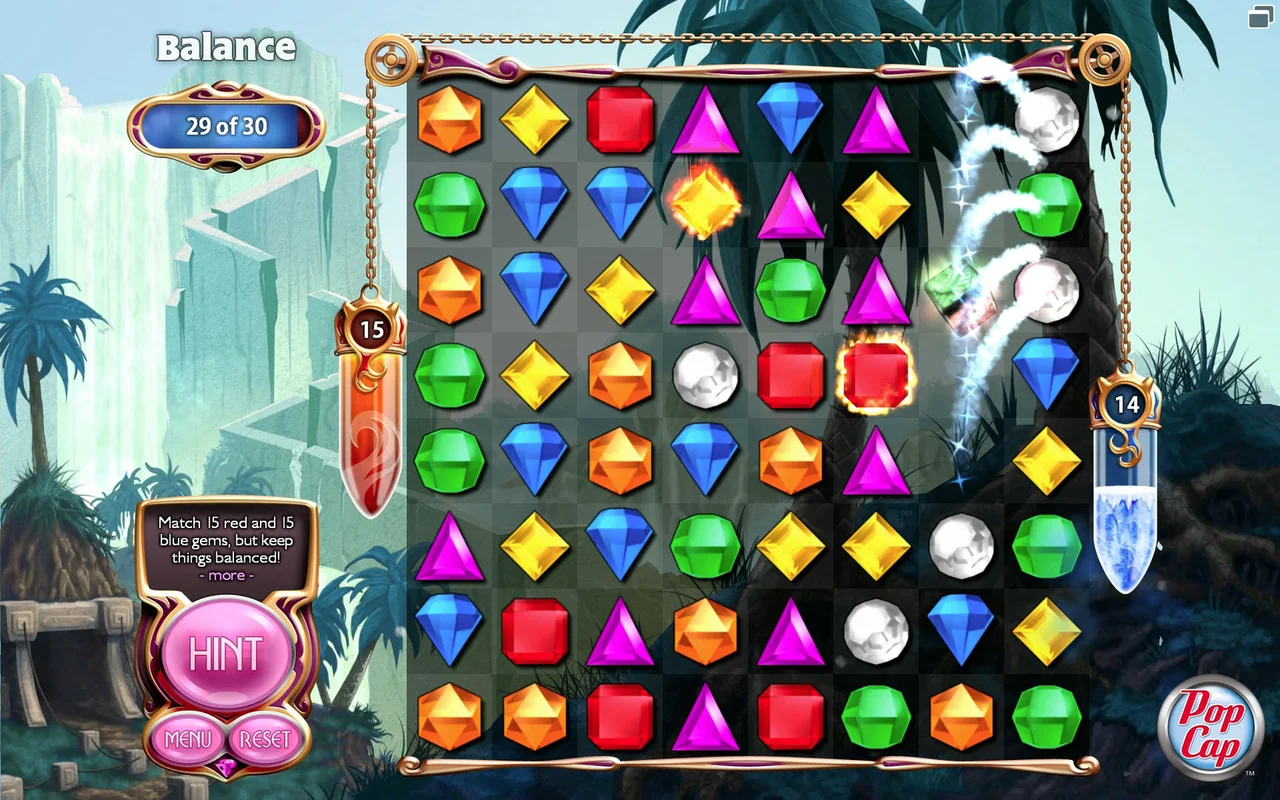The width and height of the screenshot is (1280, 800).
Task: Click the RESET button
Action: pos(263,740)
